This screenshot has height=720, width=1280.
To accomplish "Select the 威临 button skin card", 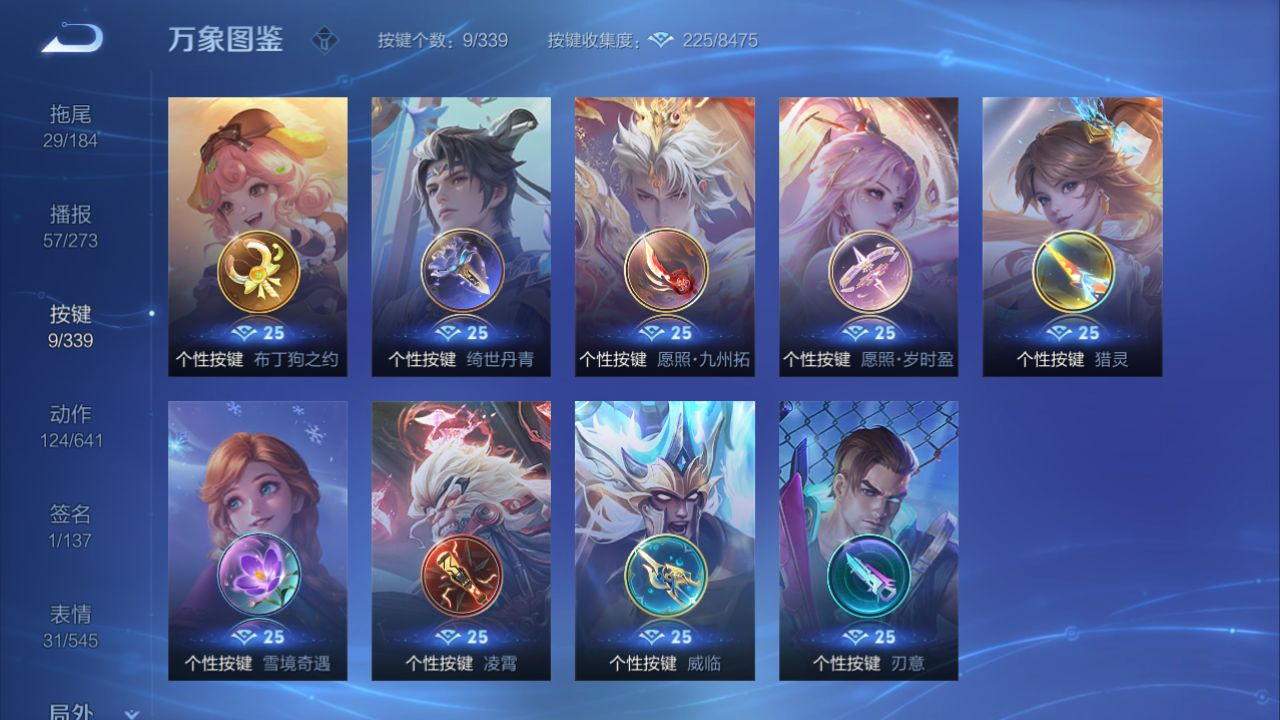I will click(x=665, y=541).
